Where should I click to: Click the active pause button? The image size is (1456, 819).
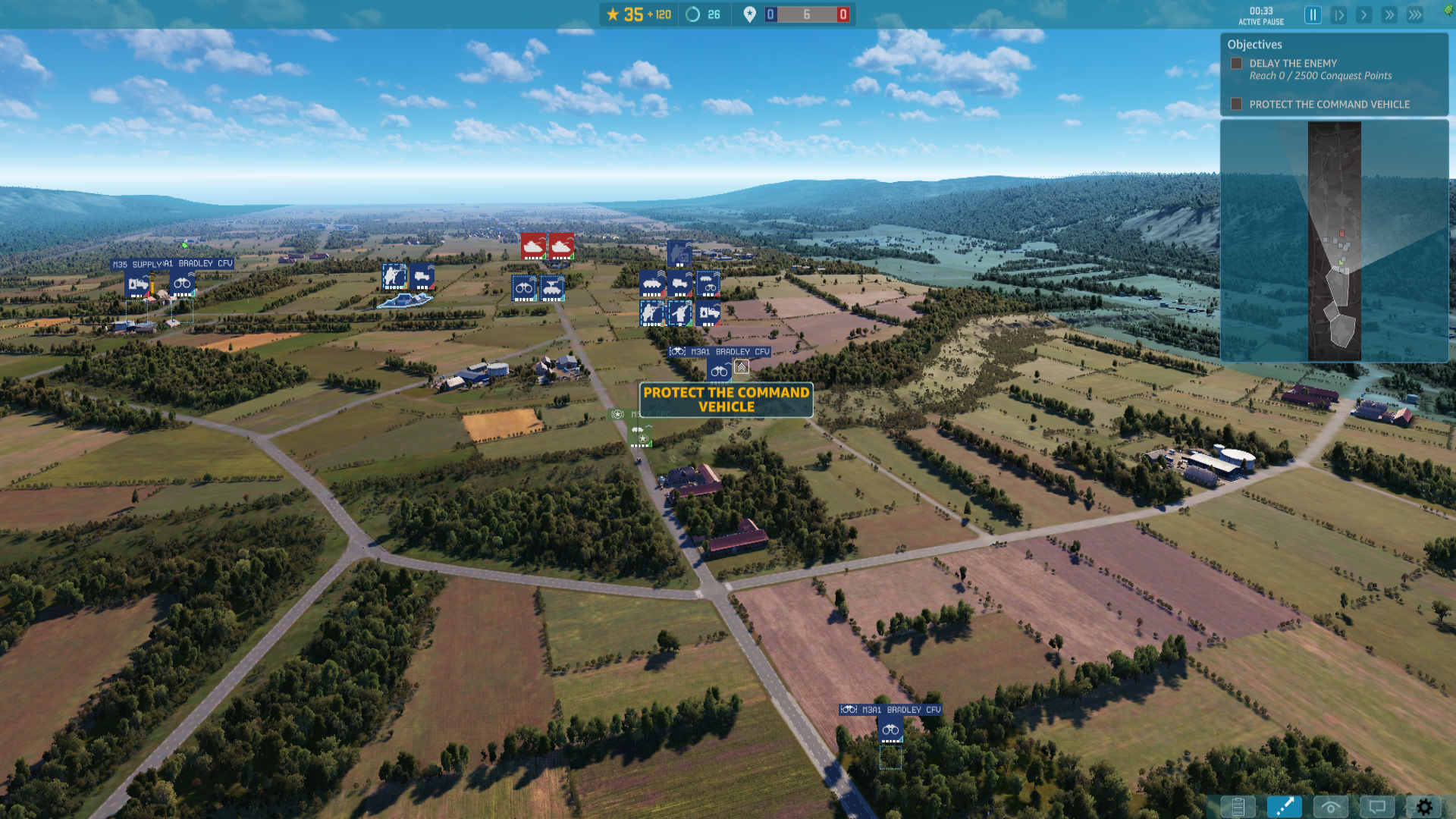point(1313,15)
